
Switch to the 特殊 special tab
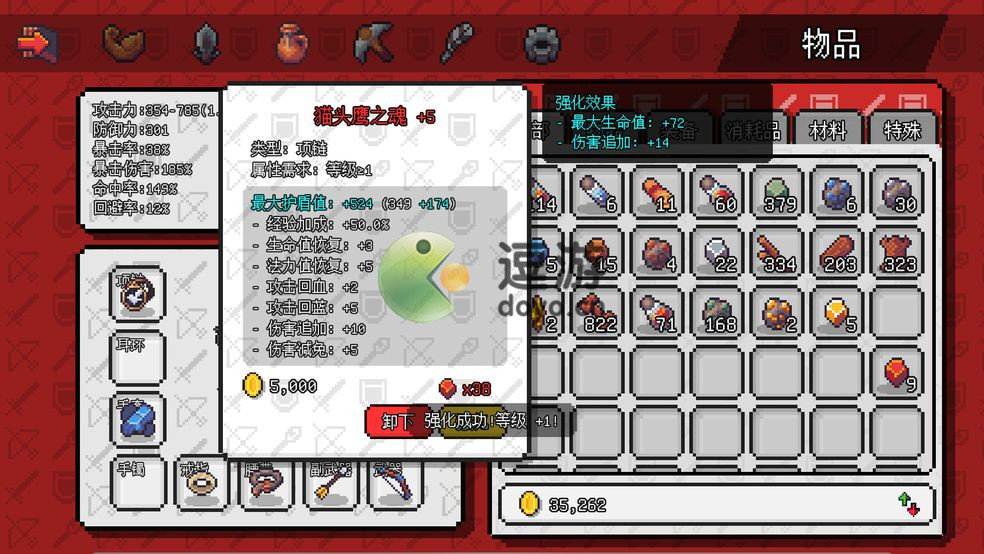pyautogui.click(x=901, y=130)
